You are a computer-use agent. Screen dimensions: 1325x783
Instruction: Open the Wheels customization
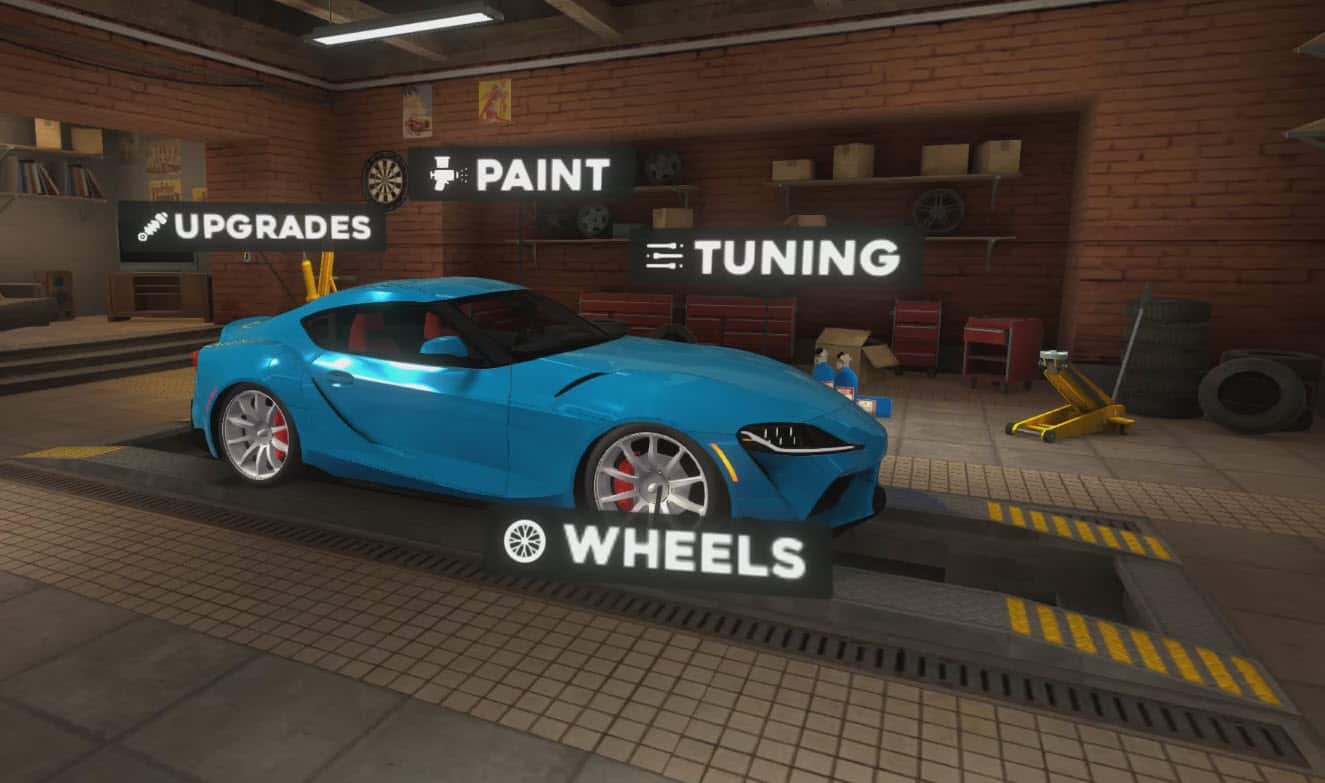(659, 551)
